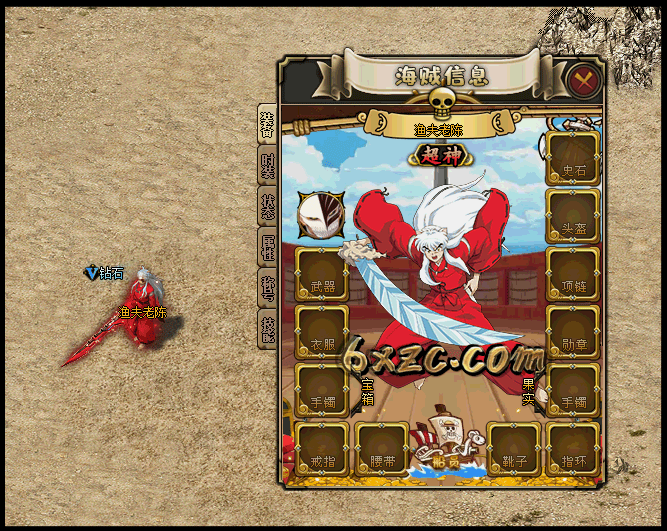Screen dimensions: 667x531
Task: Open the 项链 necklace slot
Action: (x=573, y=274)
